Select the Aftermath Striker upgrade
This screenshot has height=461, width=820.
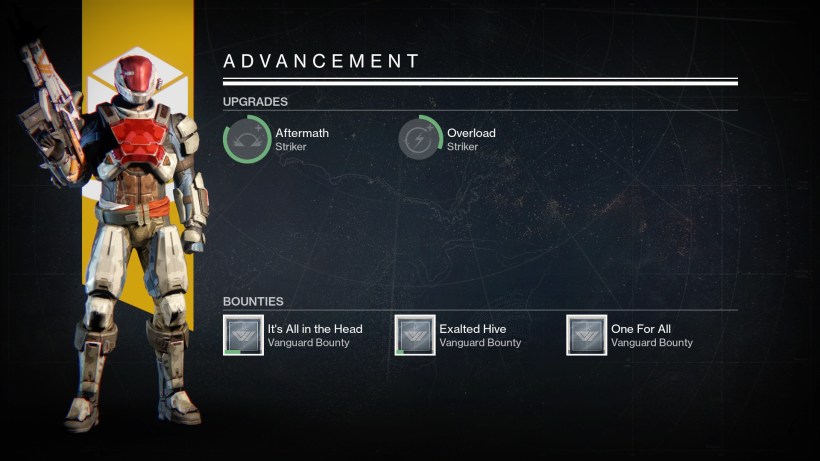tap(247, 139)
